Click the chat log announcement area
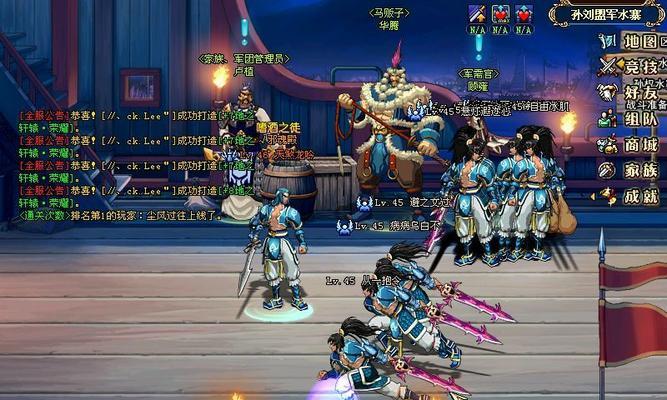Image resolution: width=667 pixels, height=400 pixels. point(110,165)
